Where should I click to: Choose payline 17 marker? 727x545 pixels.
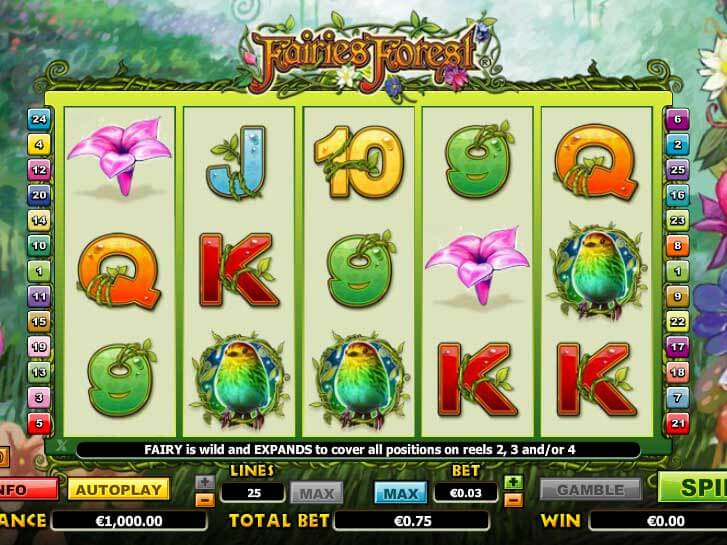(678, 347)
